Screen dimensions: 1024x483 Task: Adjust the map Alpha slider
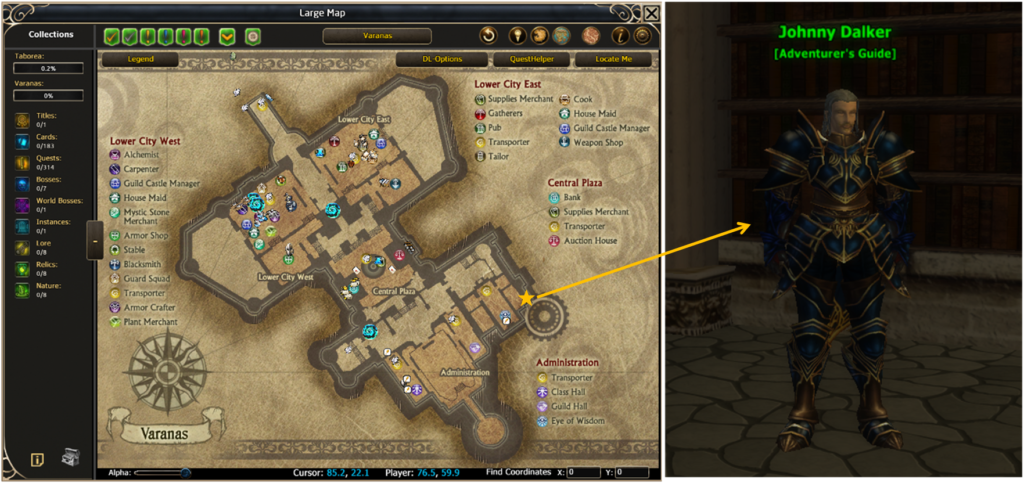185,472
